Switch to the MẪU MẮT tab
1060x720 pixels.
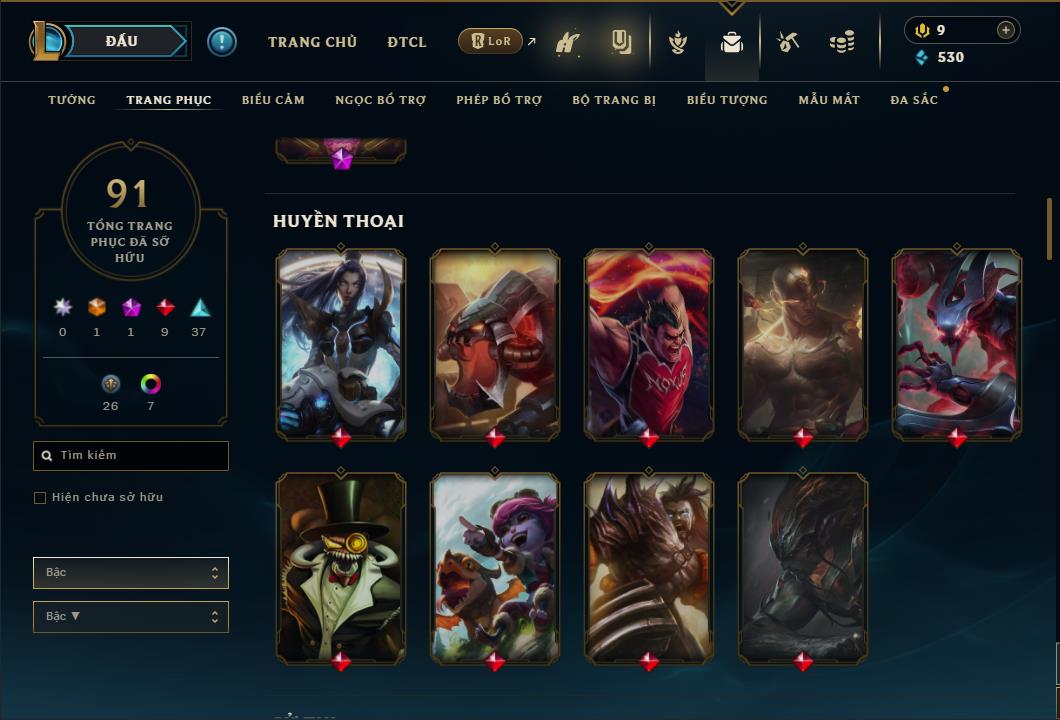tap(829, 100)
